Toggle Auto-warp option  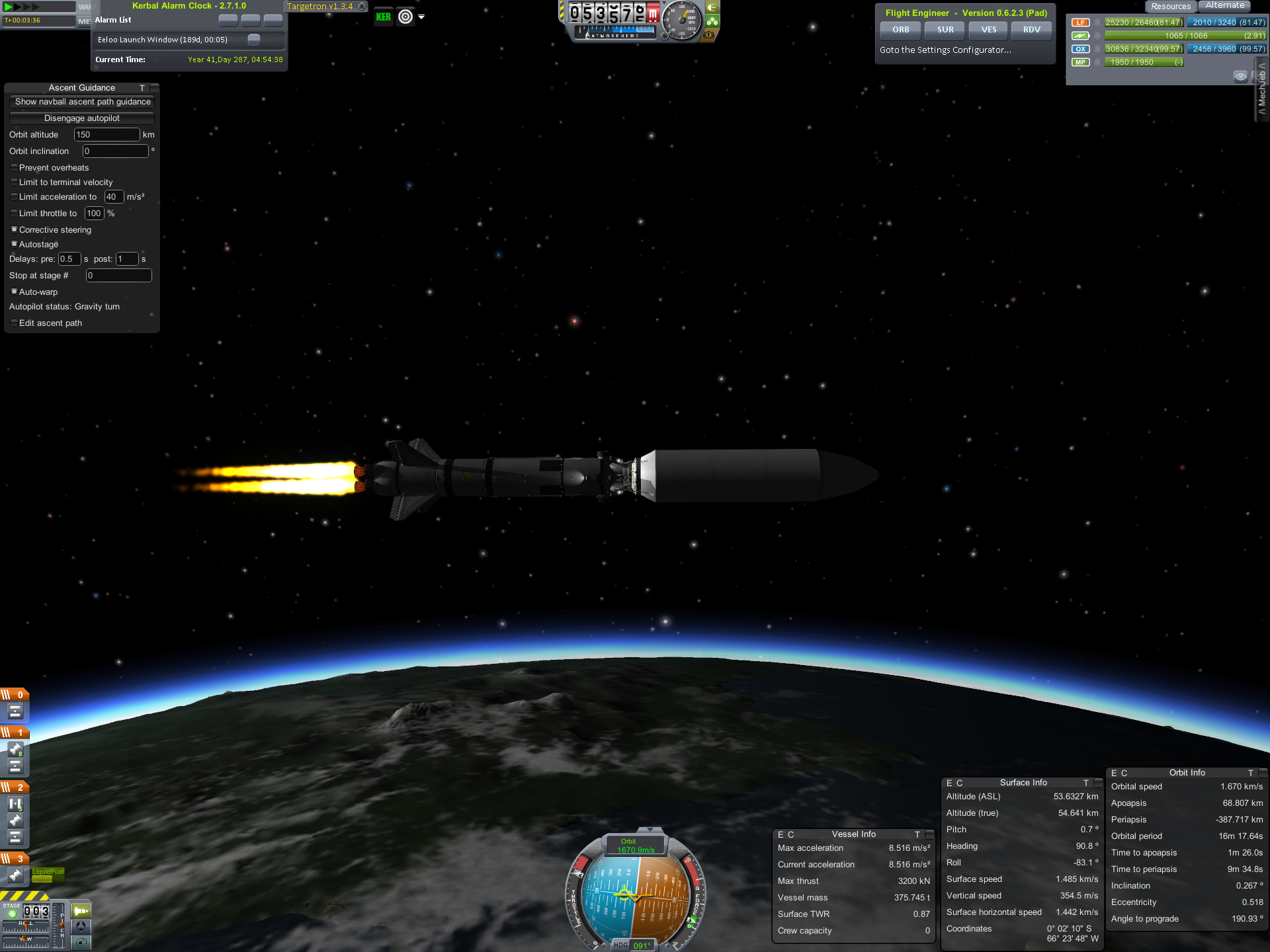point(14,292)
